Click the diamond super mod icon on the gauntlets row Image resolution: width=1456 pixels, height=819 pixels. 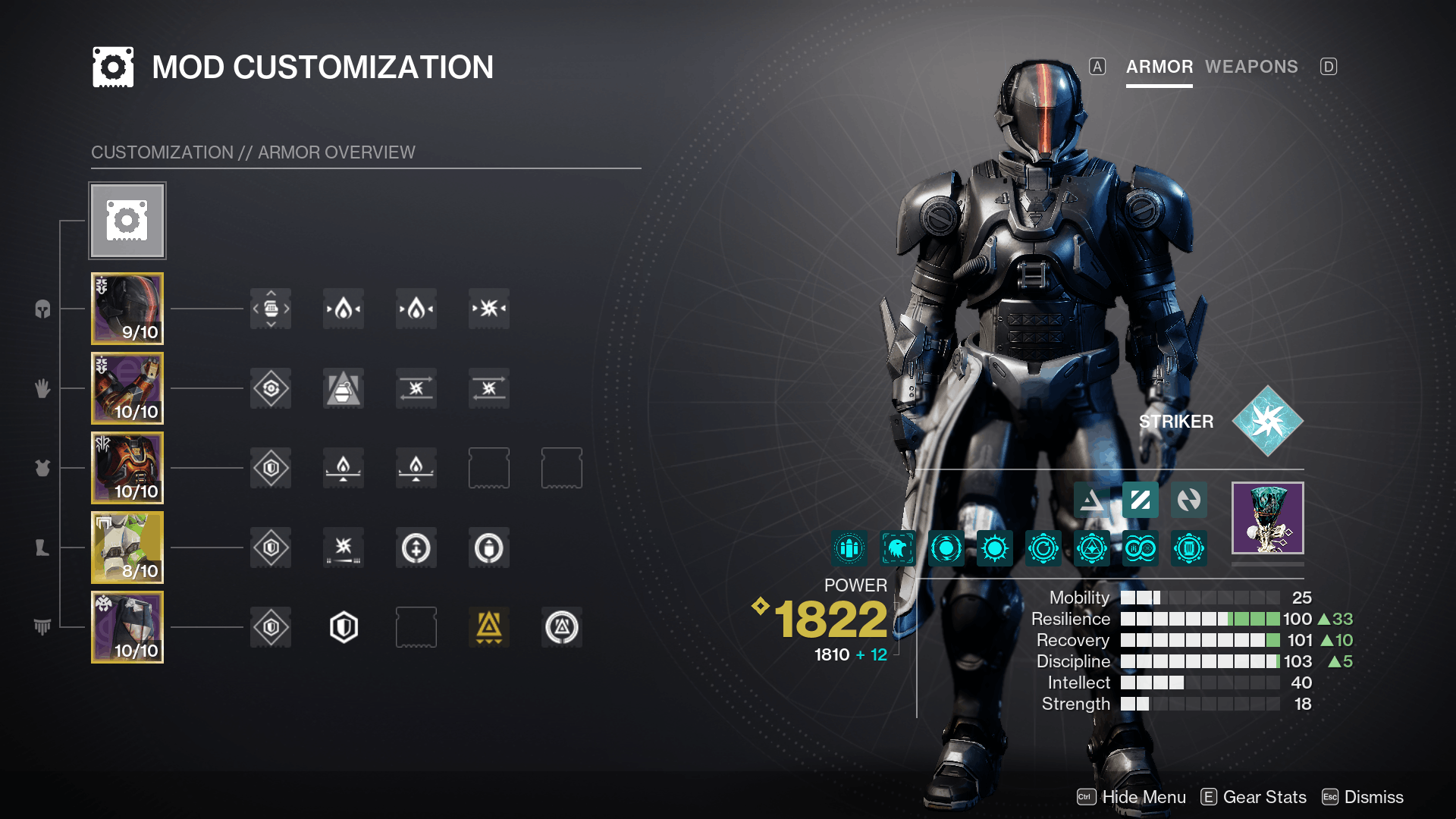[x=270, y=388]
